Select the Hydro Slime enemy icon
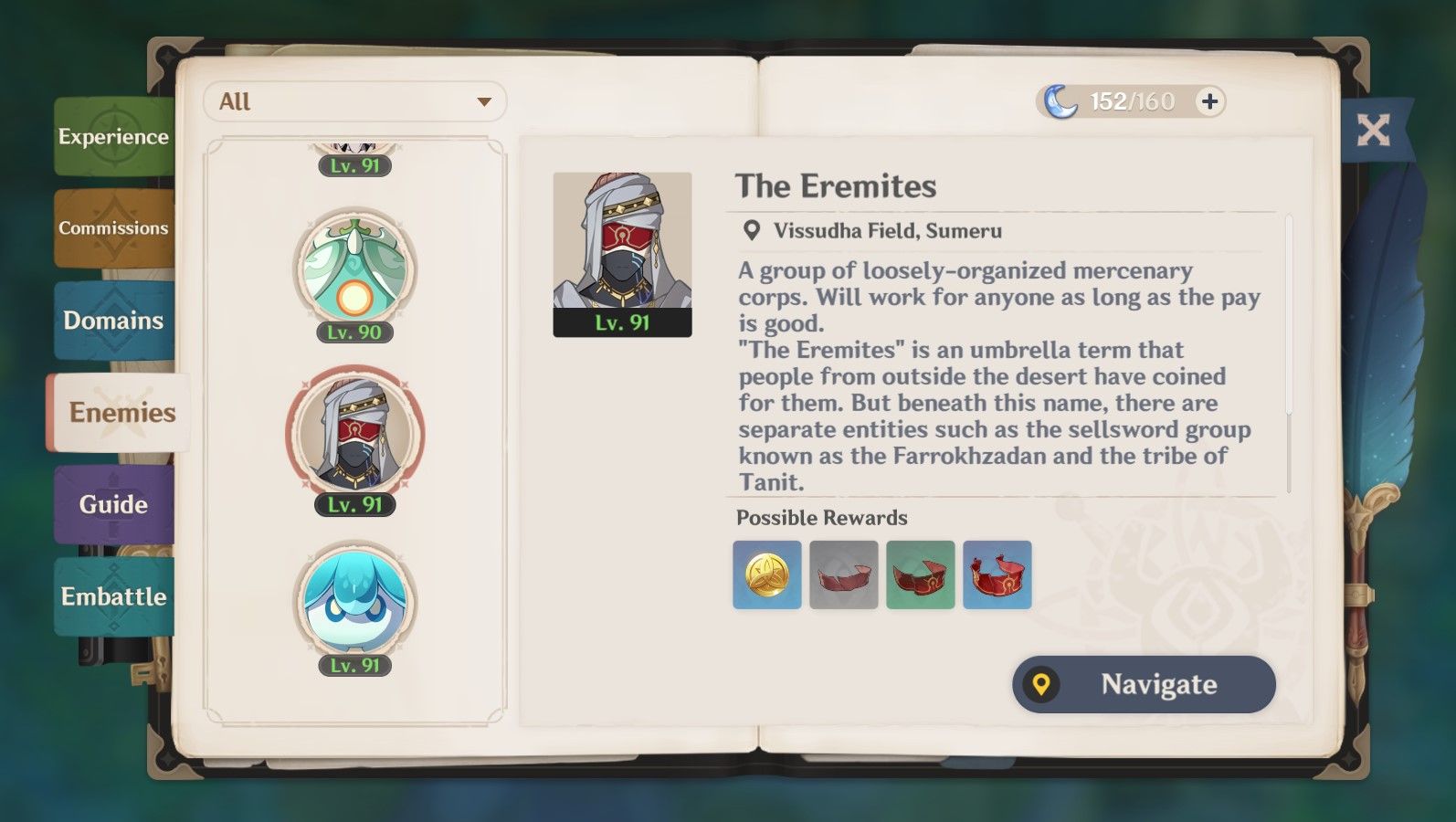The height and width of the screenshot is (822, 1456). pyautogui.click(x=355, y=598)
